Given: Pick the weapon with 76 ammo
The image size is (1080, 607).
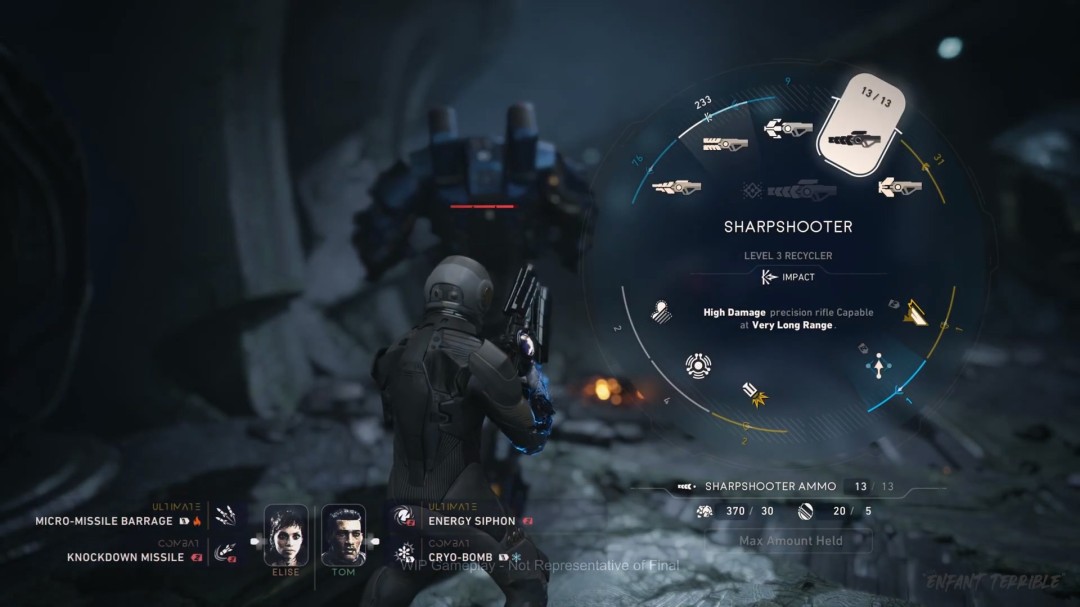Looking at the screenshot, I should [677, 186].
